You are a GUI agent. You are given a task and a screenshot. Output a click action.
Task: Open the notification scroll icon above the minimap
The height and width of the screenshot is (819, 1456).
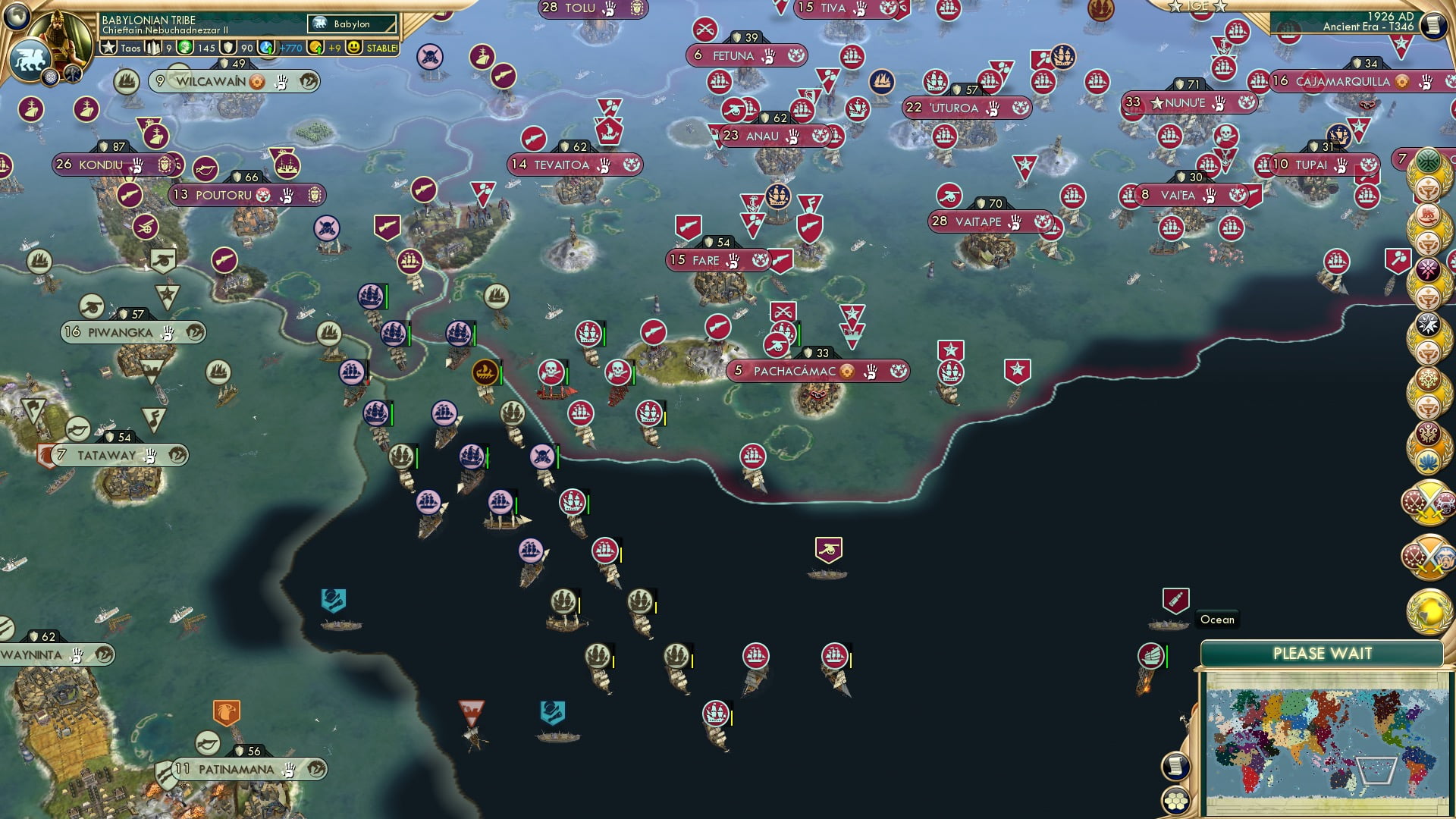(1175, 765)
